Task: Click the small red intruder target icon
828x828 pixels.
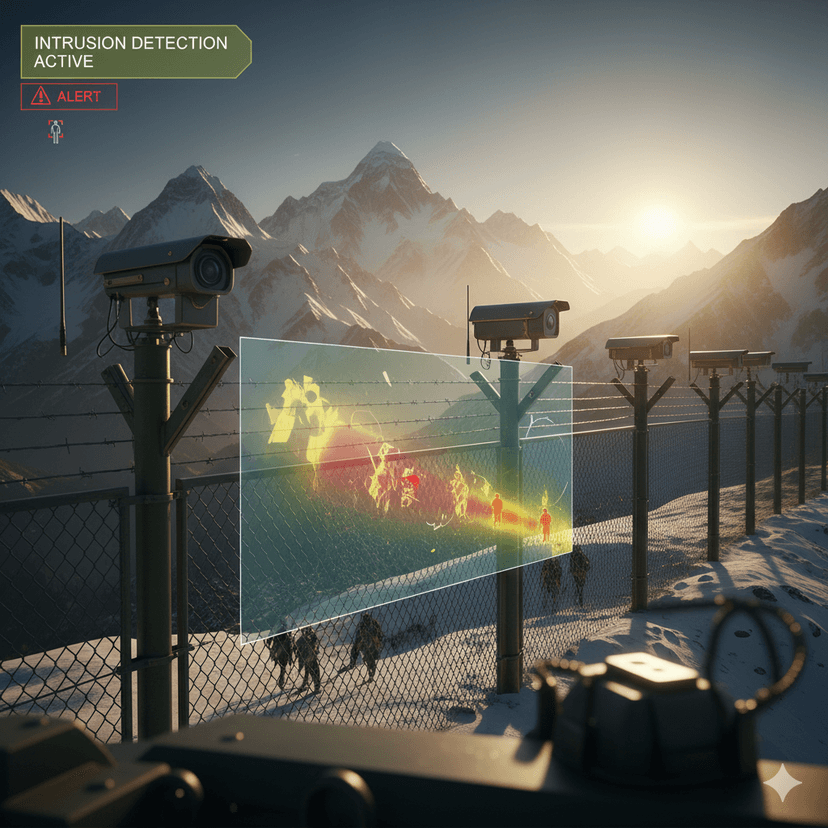Action: 55,131
